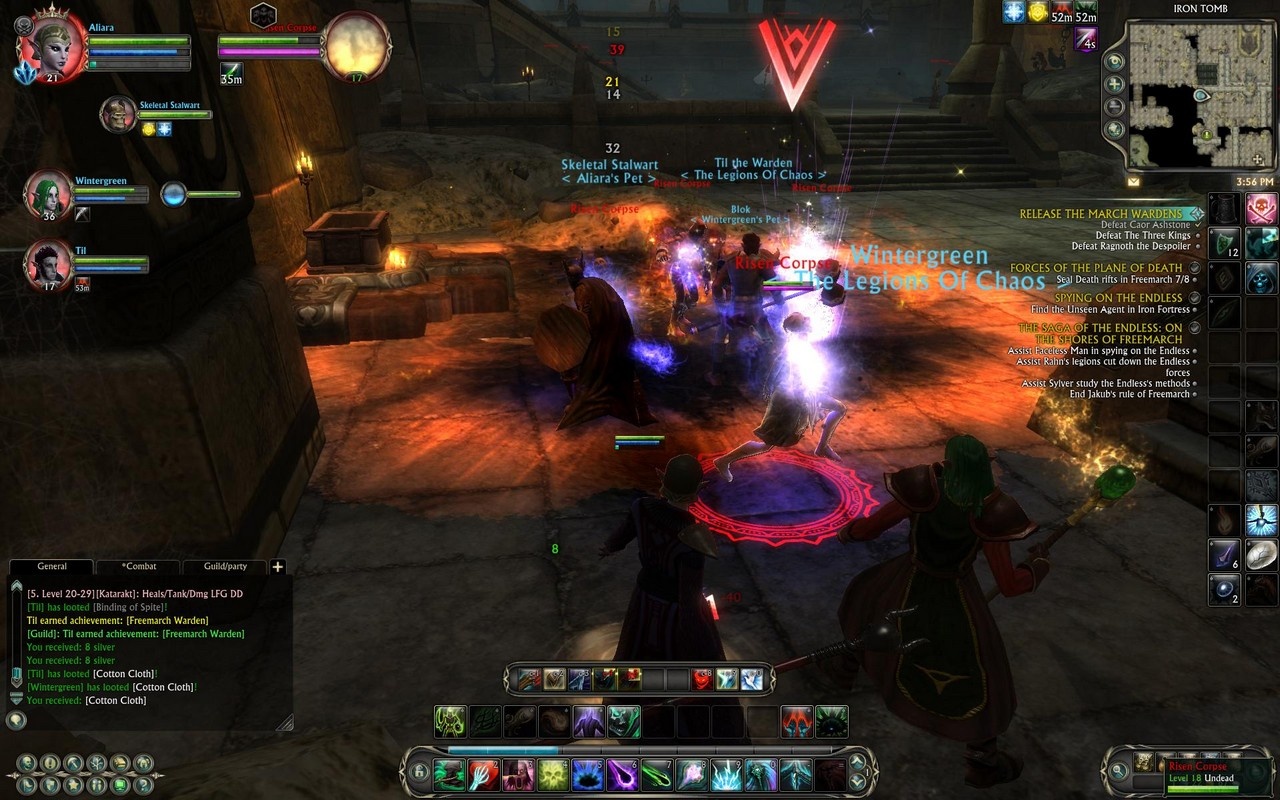
Task: Add a new chat tab with plus button
Action: click(278, 567)
